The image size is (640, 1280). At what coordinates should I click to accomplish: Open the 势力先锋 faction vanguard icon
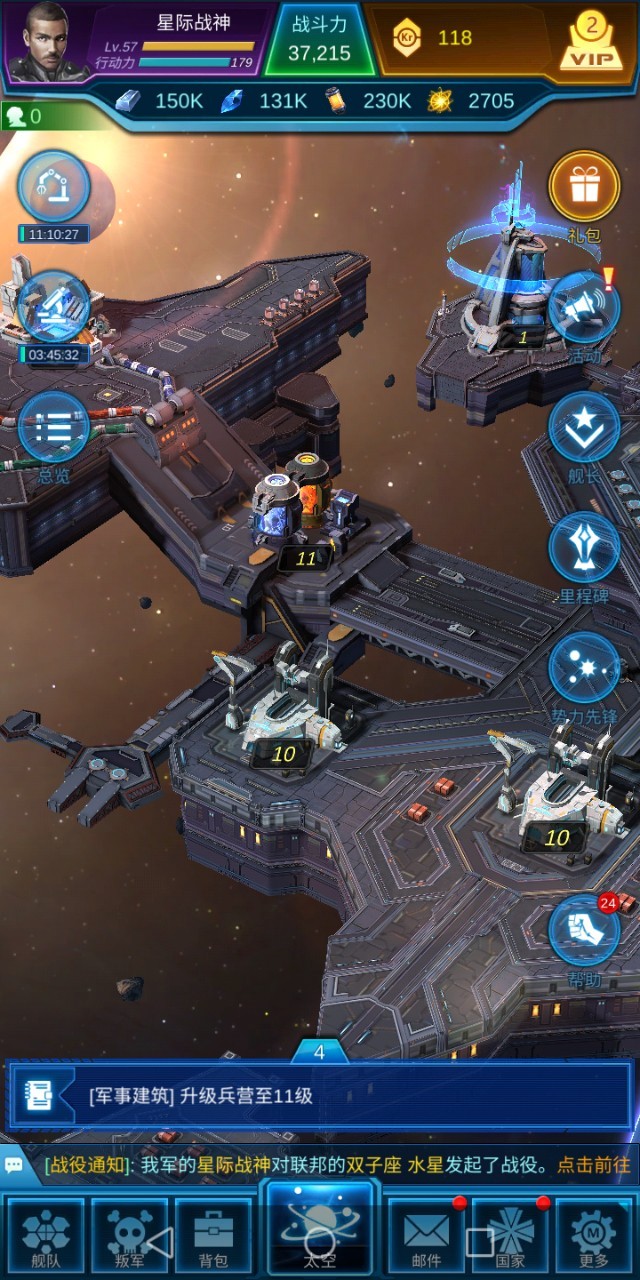coord(584,670)
